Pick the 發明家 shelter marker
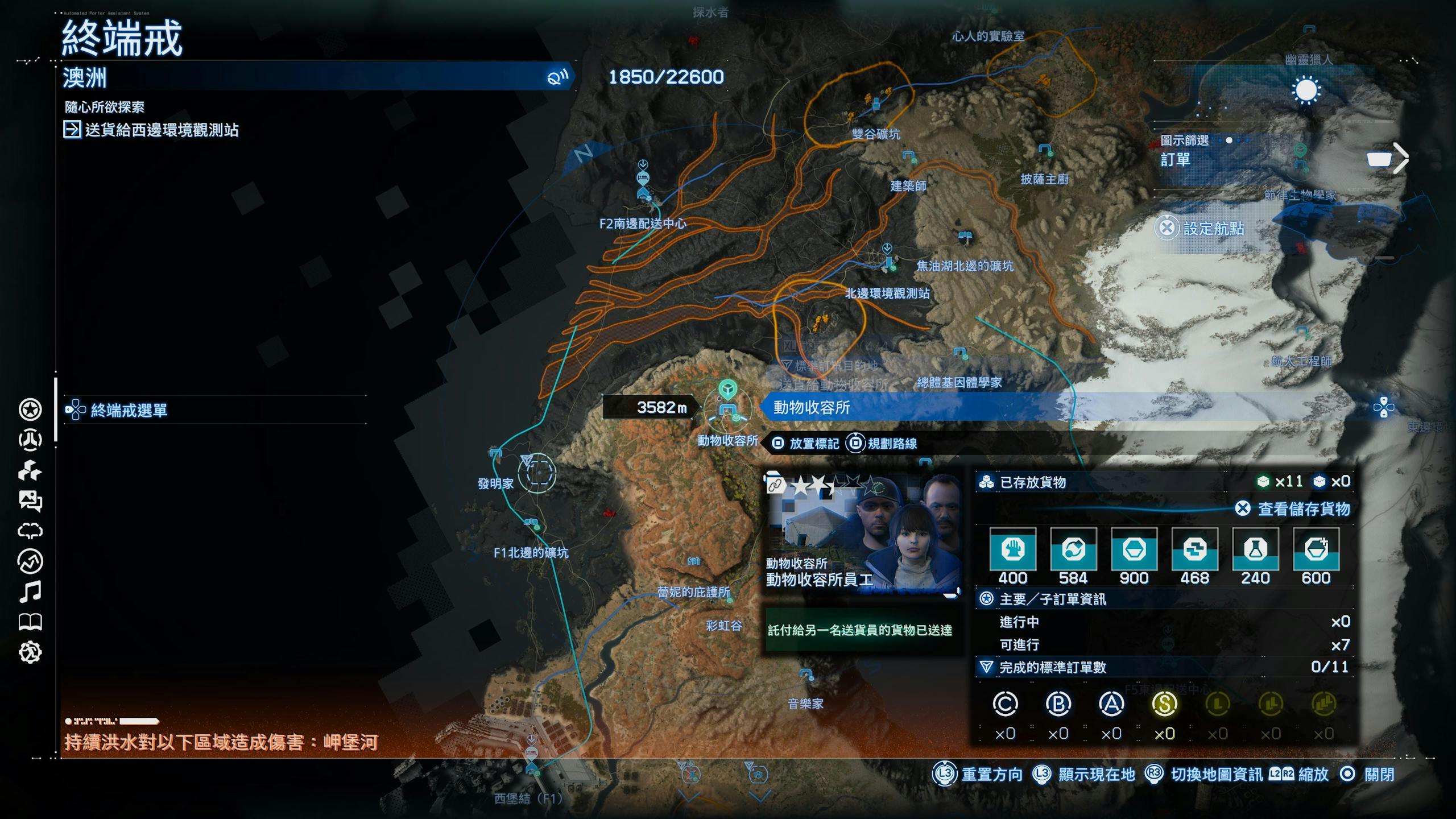 (495, 454)
